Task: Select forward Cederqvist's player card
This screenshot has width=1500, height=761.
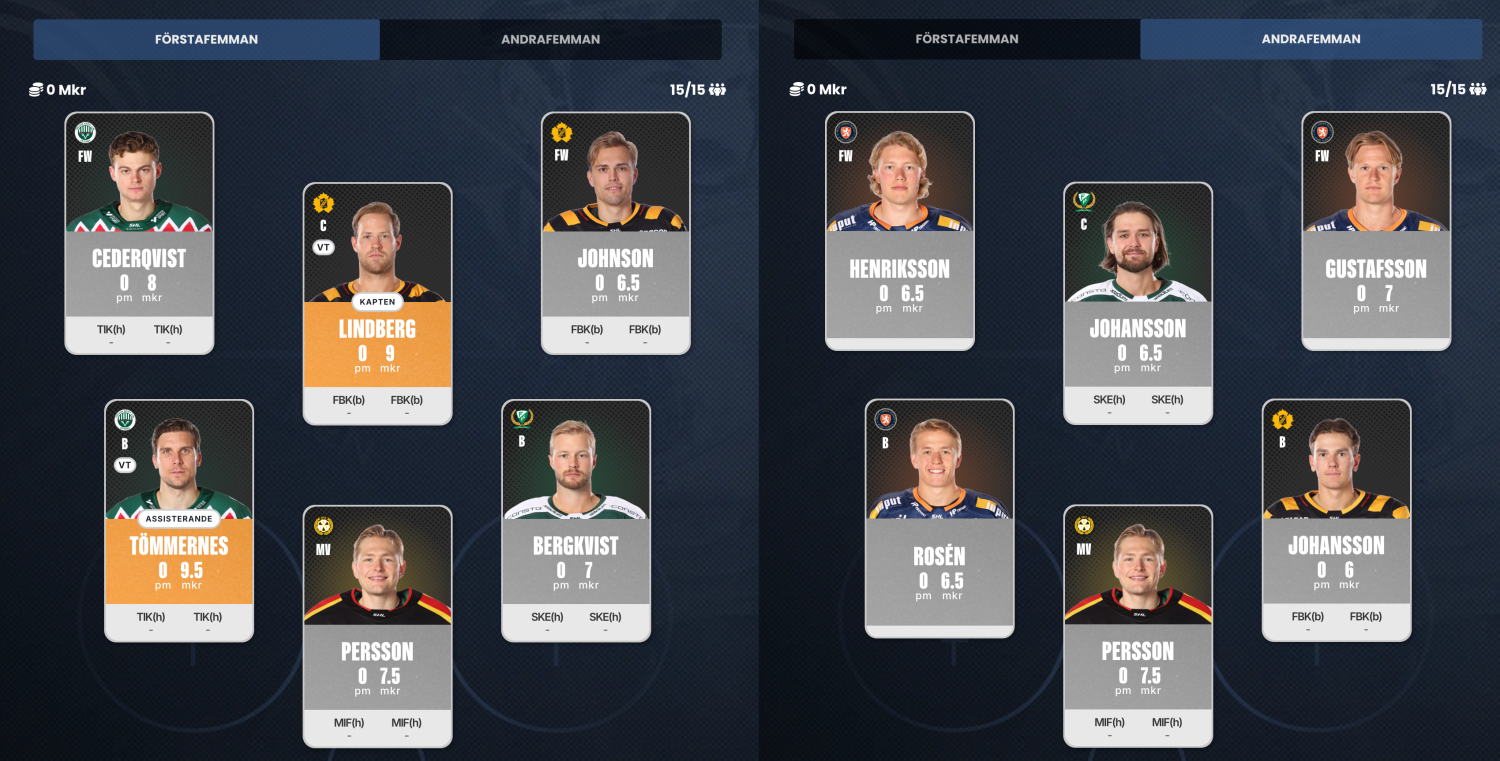Action: (139, 233)
